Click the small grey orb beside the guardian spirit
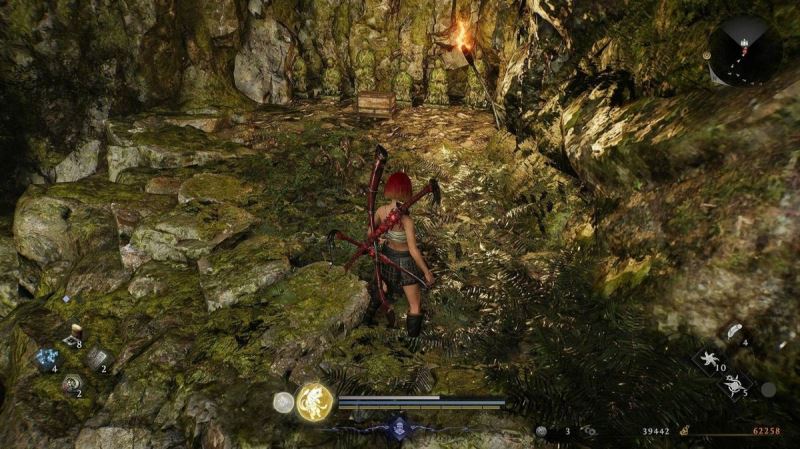Image resolution: width=800 pixels, height=449 pixels. click(x=283, y=402)
